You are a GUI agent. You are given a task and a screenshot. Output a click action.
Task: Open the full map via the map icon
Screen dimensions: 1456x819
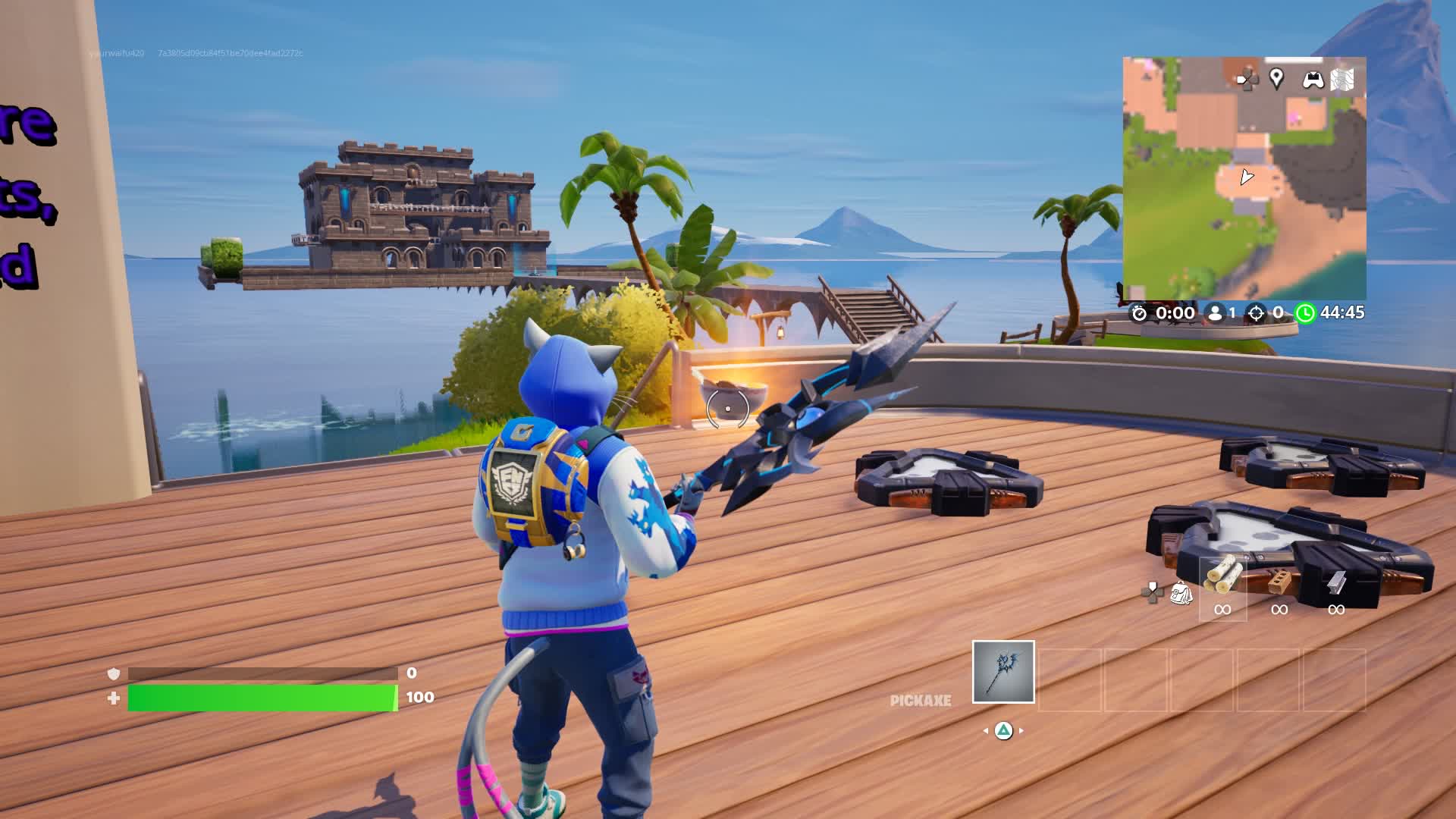1341,78
